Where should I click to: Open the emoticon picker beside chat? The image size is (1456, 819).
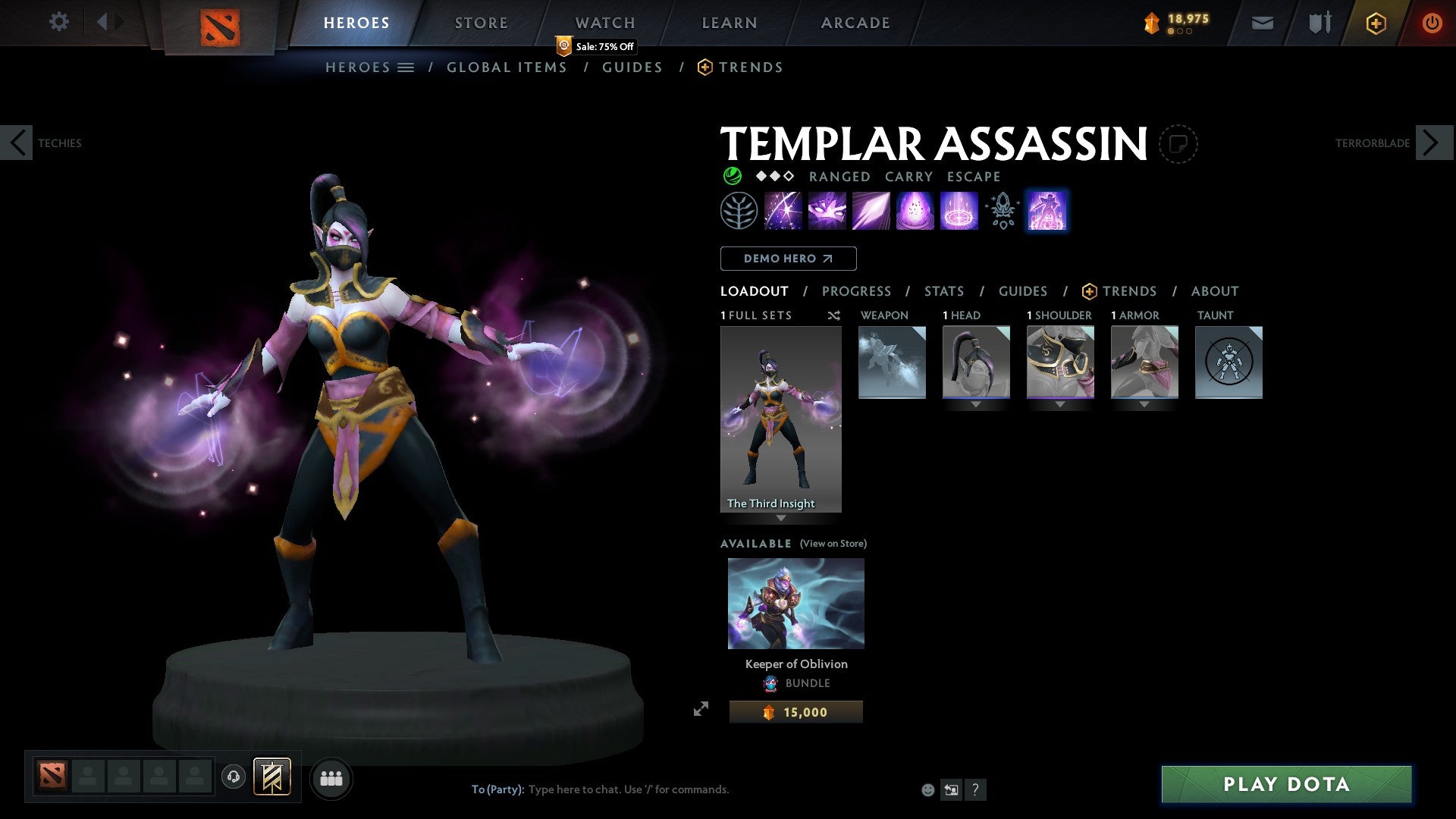click(927, 789)
